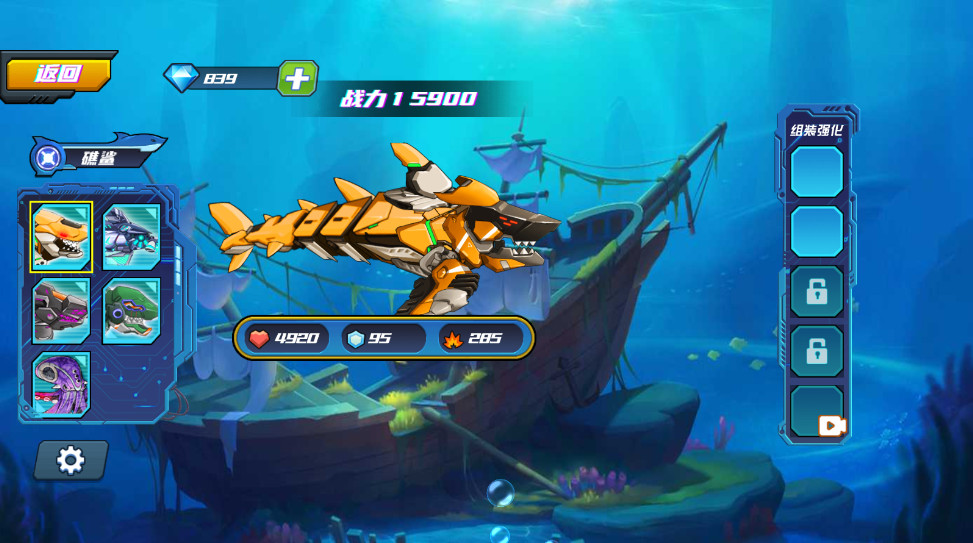Select the green crocodile robot thumbnail

[131, 310]
